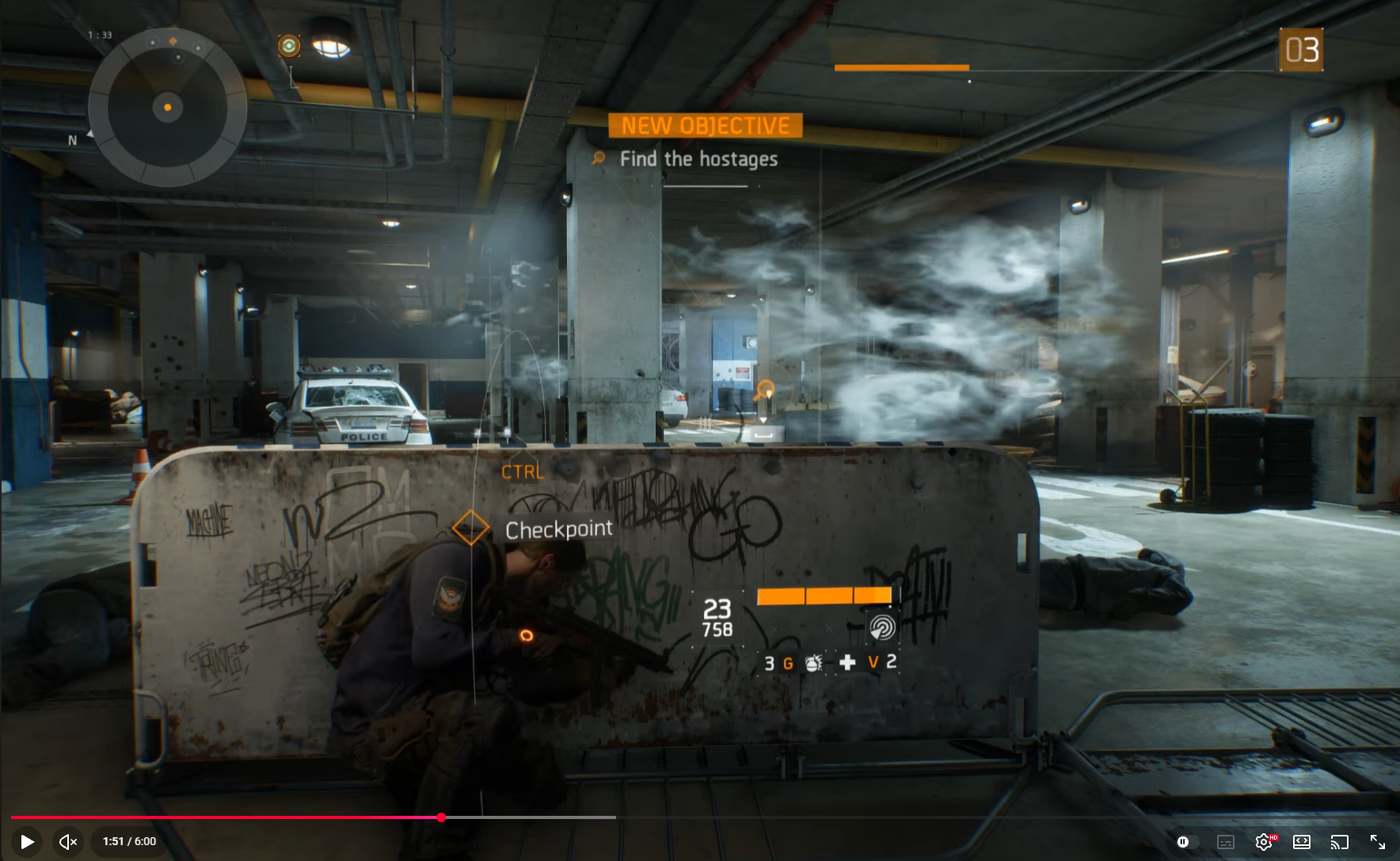Select the orange objective waypoint marker
The image size is (1400, 861).
(765, 390)
